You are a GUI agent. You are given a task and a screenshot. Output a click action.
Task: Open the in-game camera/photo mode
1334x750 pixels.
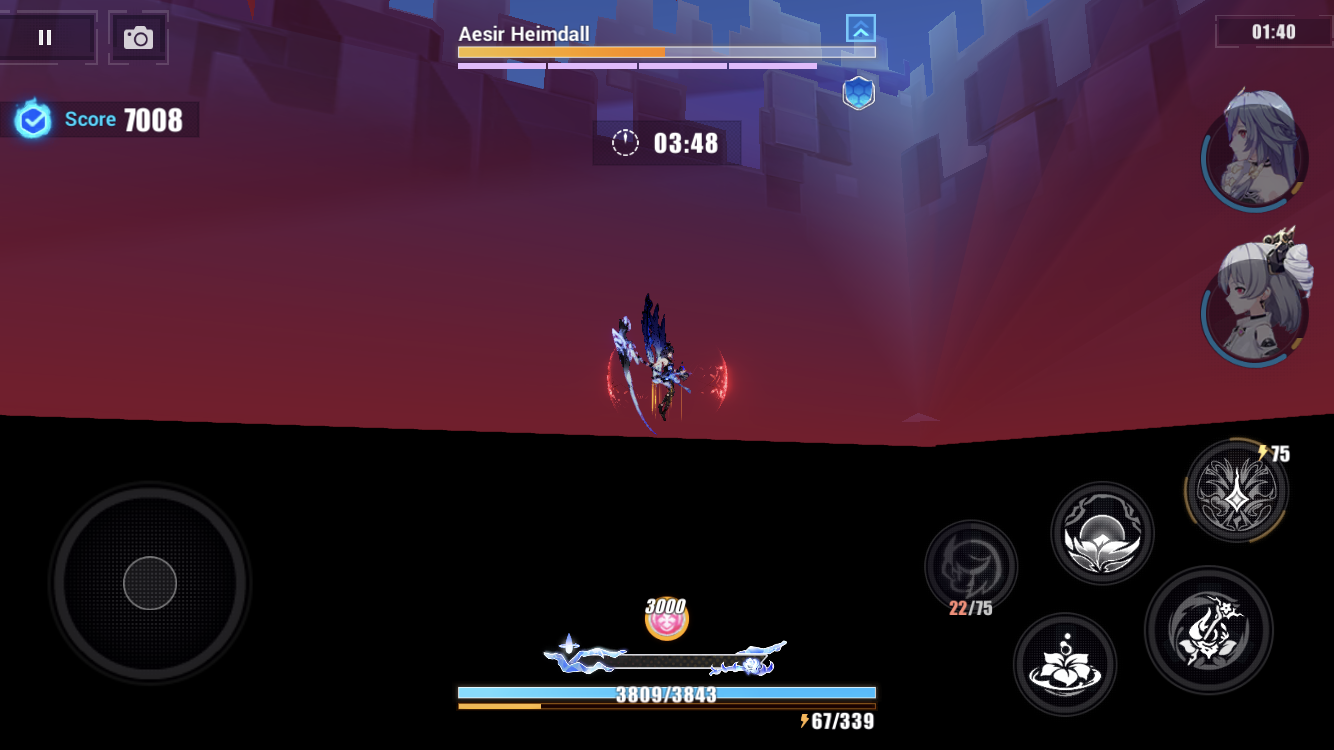click(139, 37)
